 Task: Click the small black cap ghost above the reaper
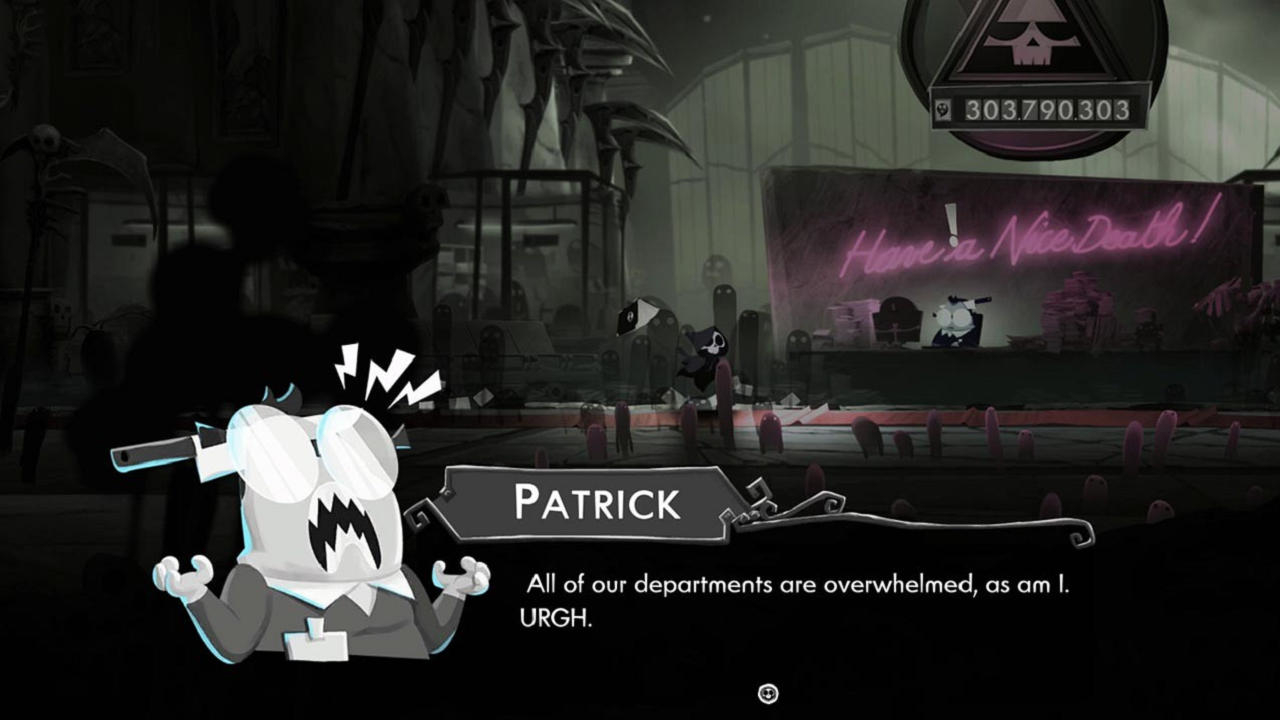[636, 316]
